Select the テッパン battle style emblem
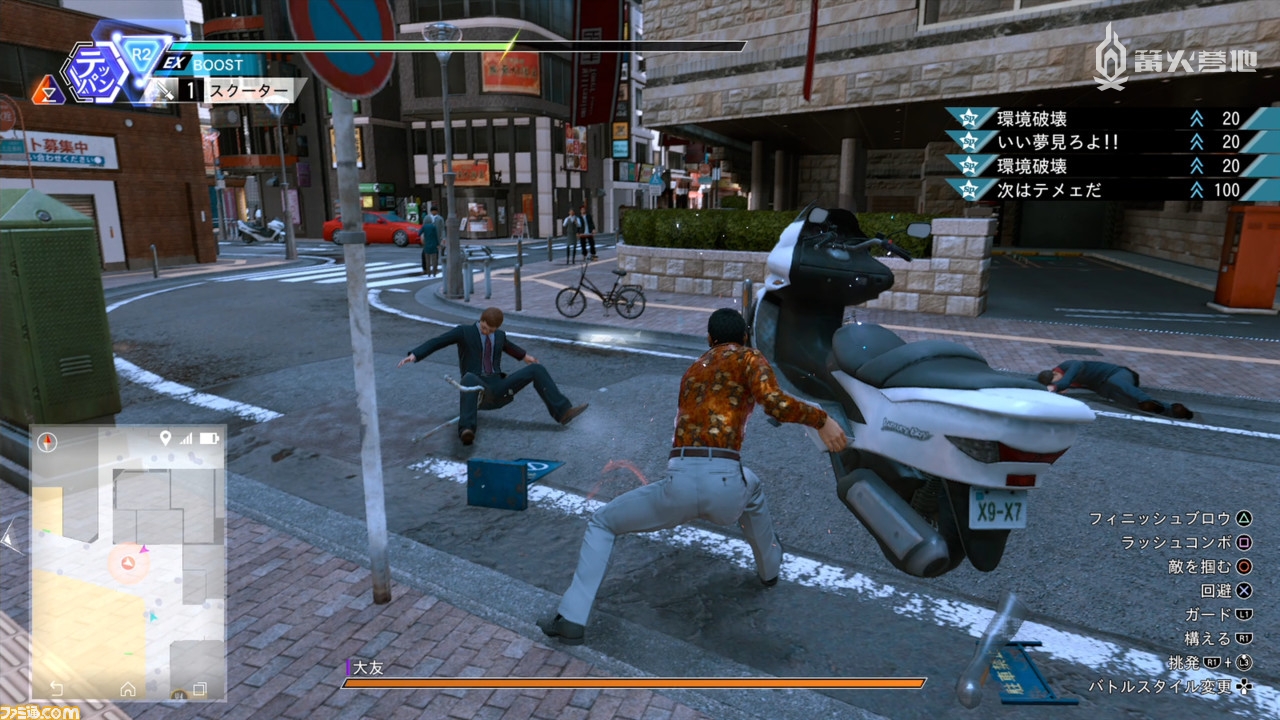Image resolution: width=1280 pixels, height=720 pixels. [x=90, y=70]
